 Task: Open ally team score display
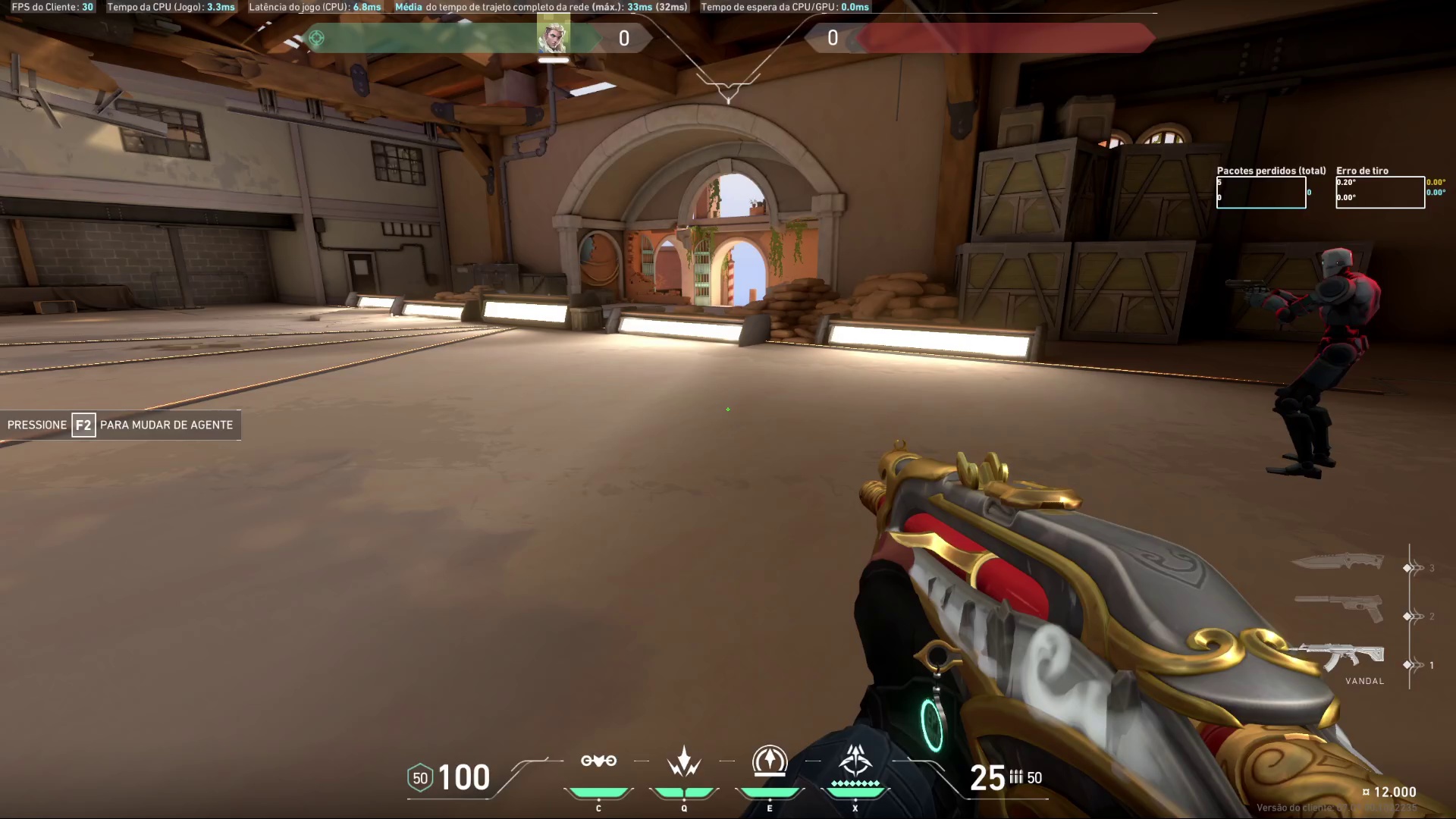point(623,39)
